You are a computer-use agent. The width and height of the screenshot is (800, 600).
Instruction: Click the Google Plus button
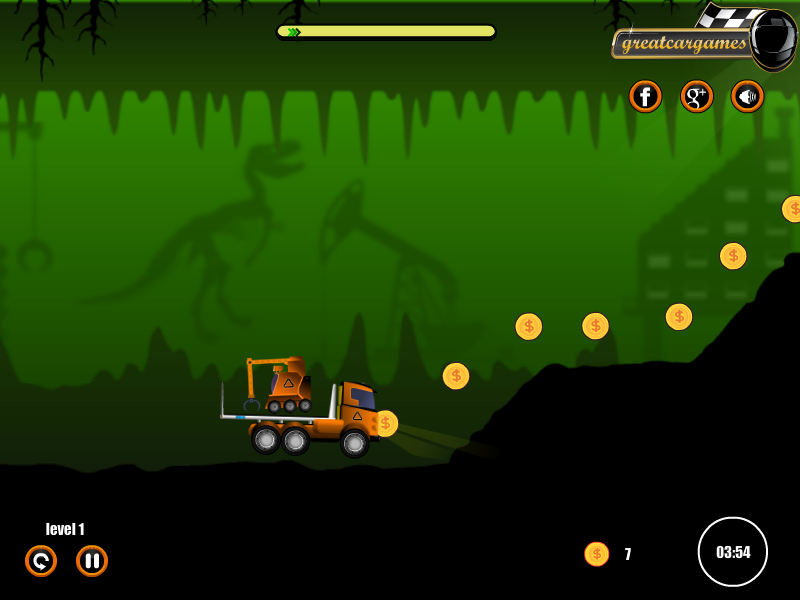click(x=696, y=96)
